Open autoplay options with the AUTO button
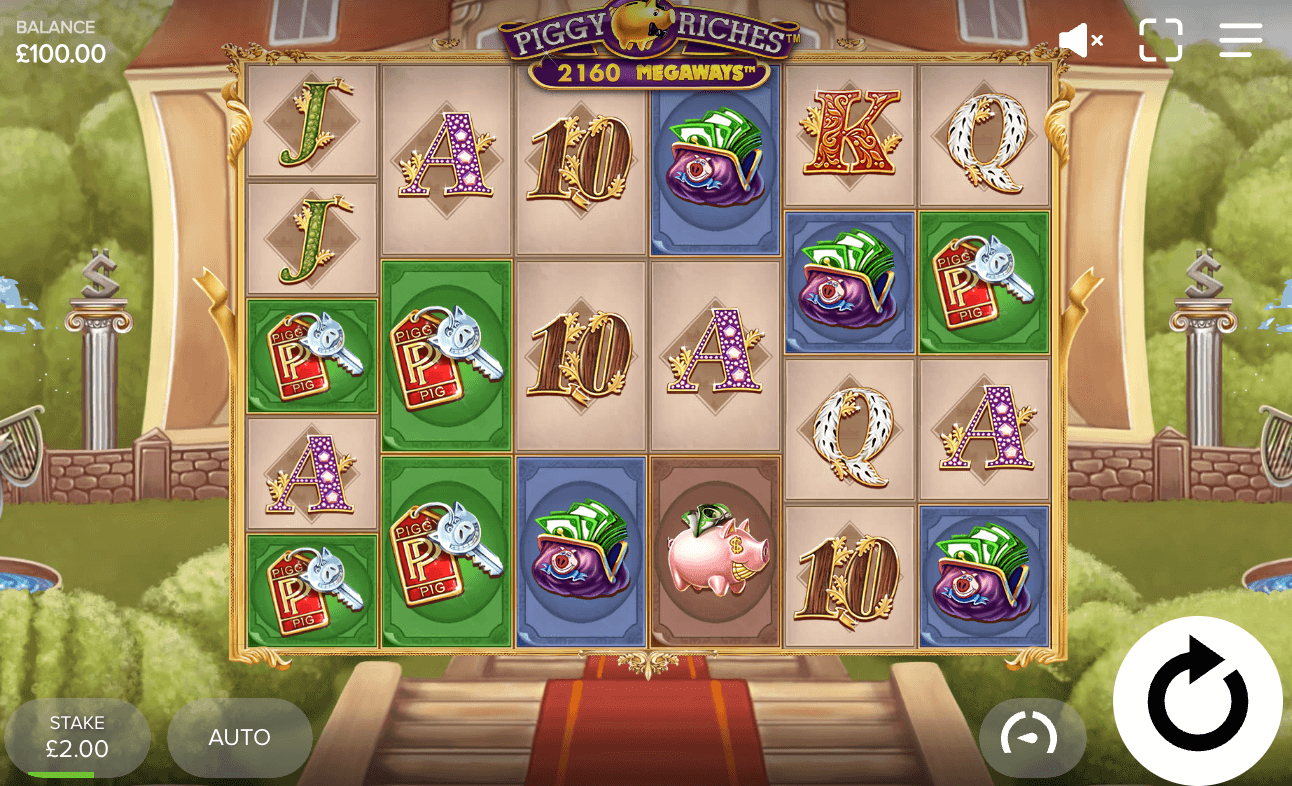The image size is (1292, 786). [239, 738]
